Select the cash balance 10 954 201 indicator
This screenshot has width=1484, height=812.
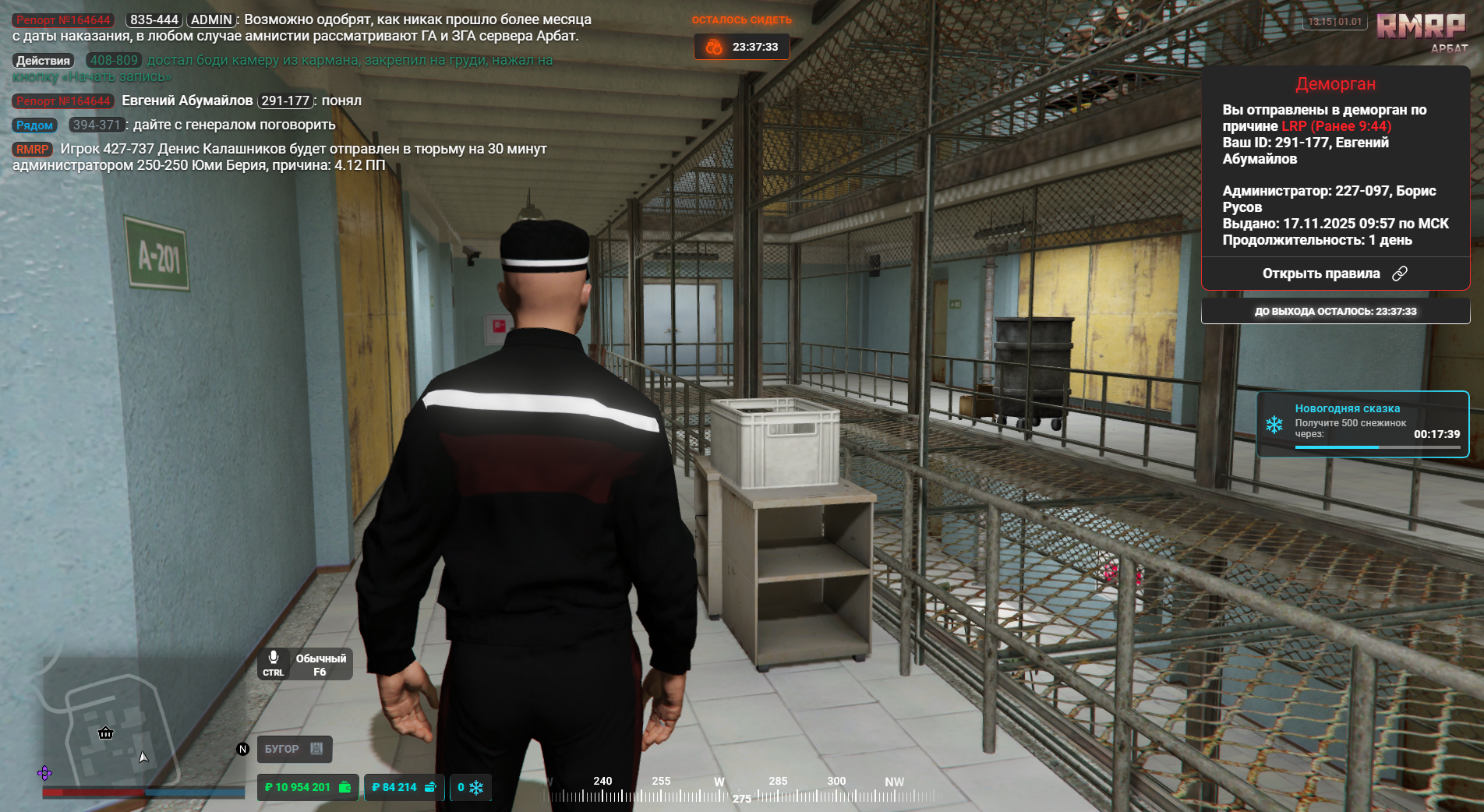click(x=308, y=787)
